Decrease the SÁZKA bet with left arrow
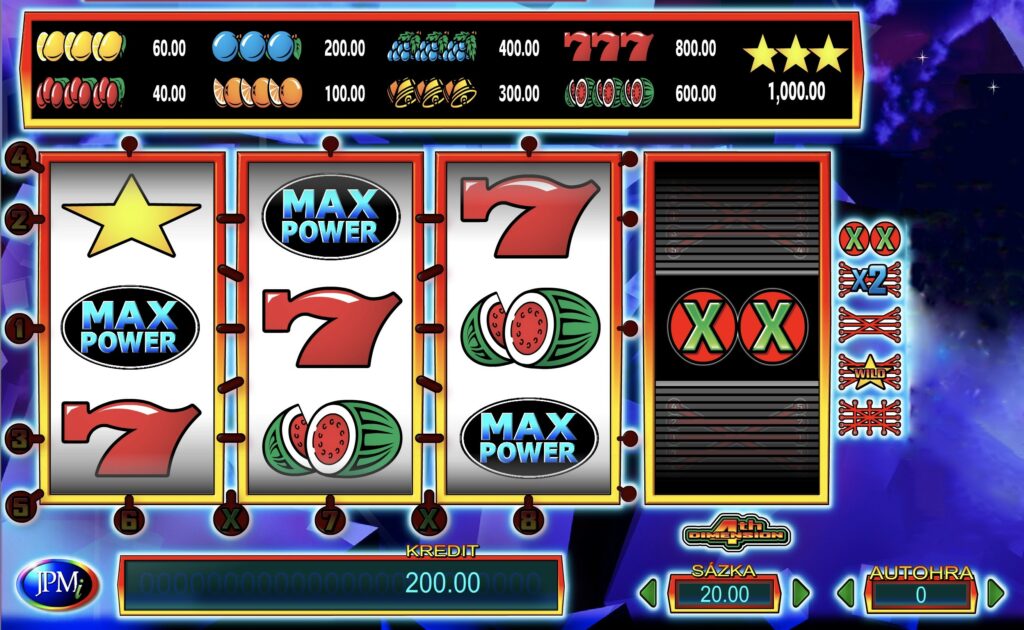The image size is (1024, 630). click(649, 594)
